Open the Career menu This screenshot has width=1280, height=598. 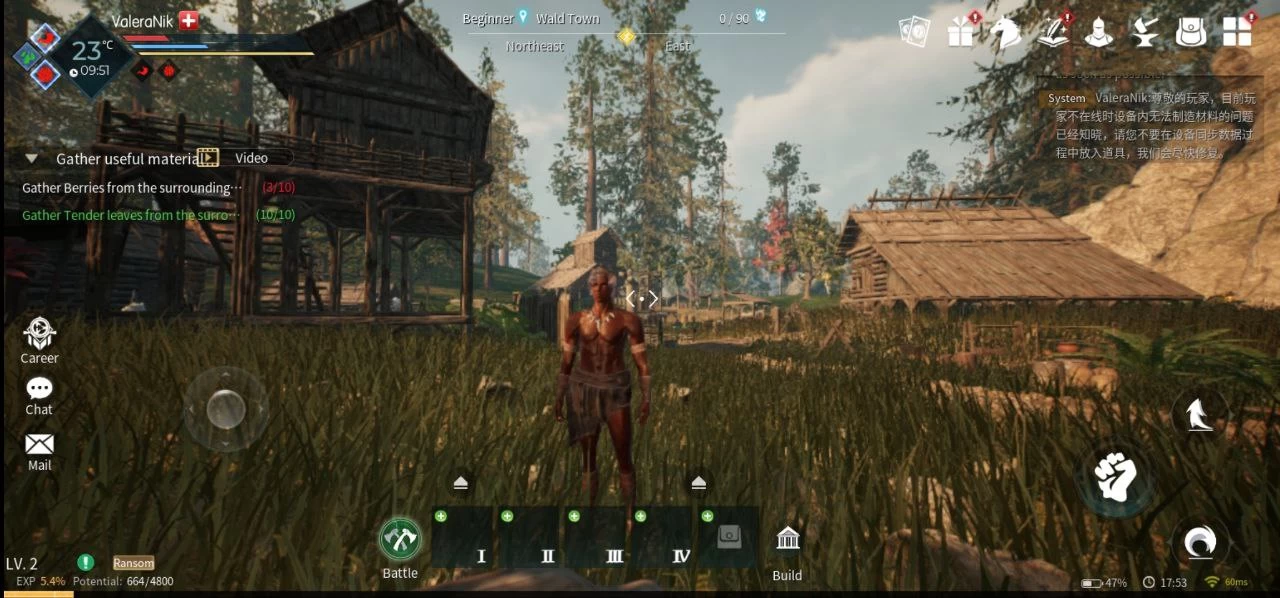click(x=40, y=339)
